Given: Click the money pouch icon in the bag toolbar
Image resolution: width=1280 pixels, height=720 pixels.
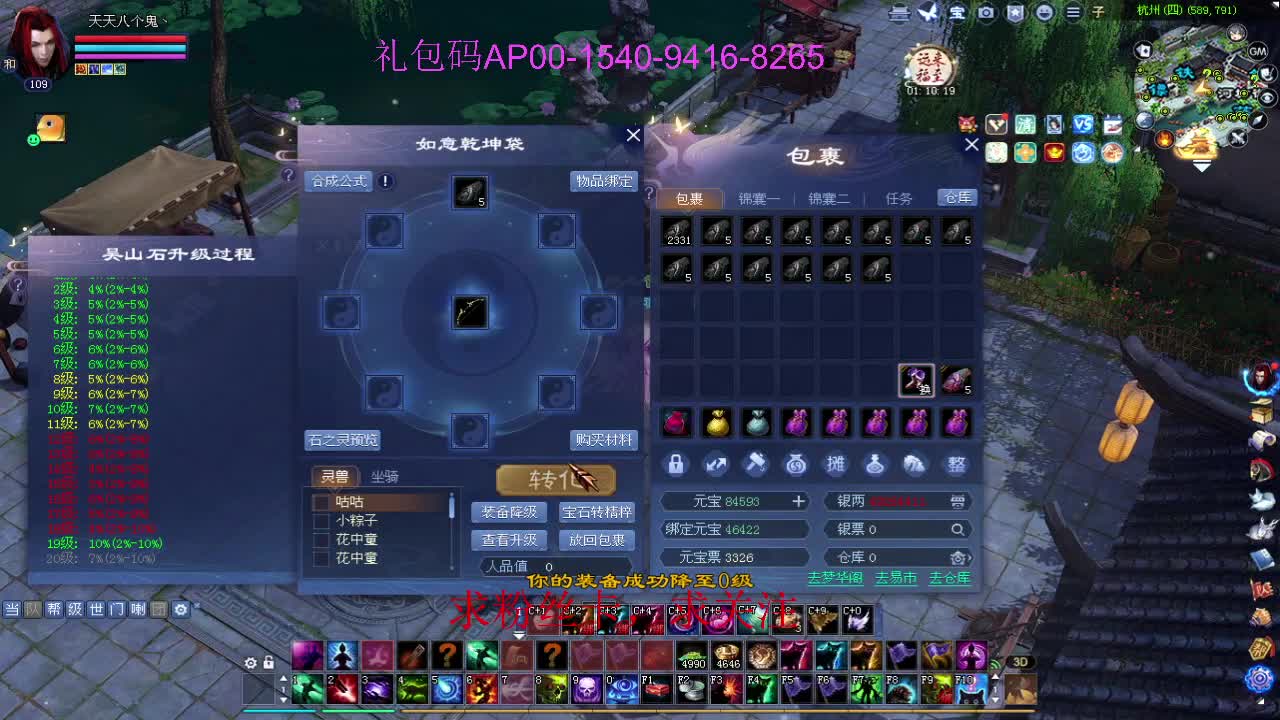Looking at the screenshot, I should tap(796, 462).
